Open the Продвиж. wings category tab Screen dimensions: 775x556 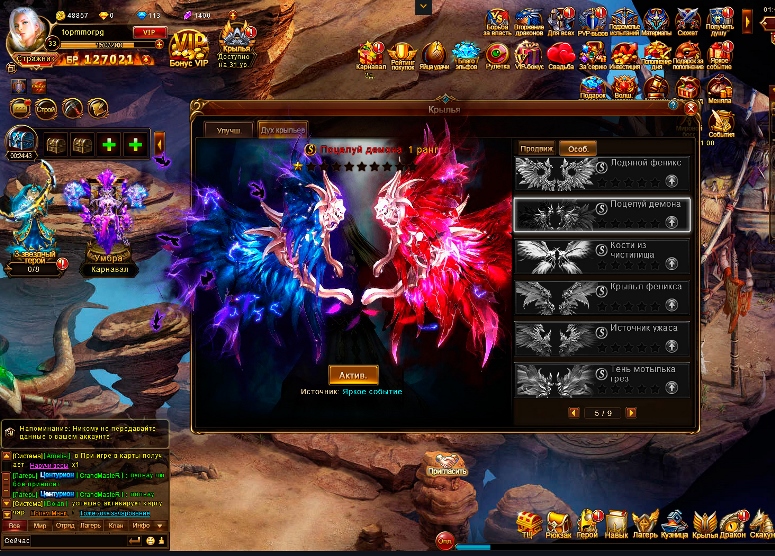(x=536, y=148)
